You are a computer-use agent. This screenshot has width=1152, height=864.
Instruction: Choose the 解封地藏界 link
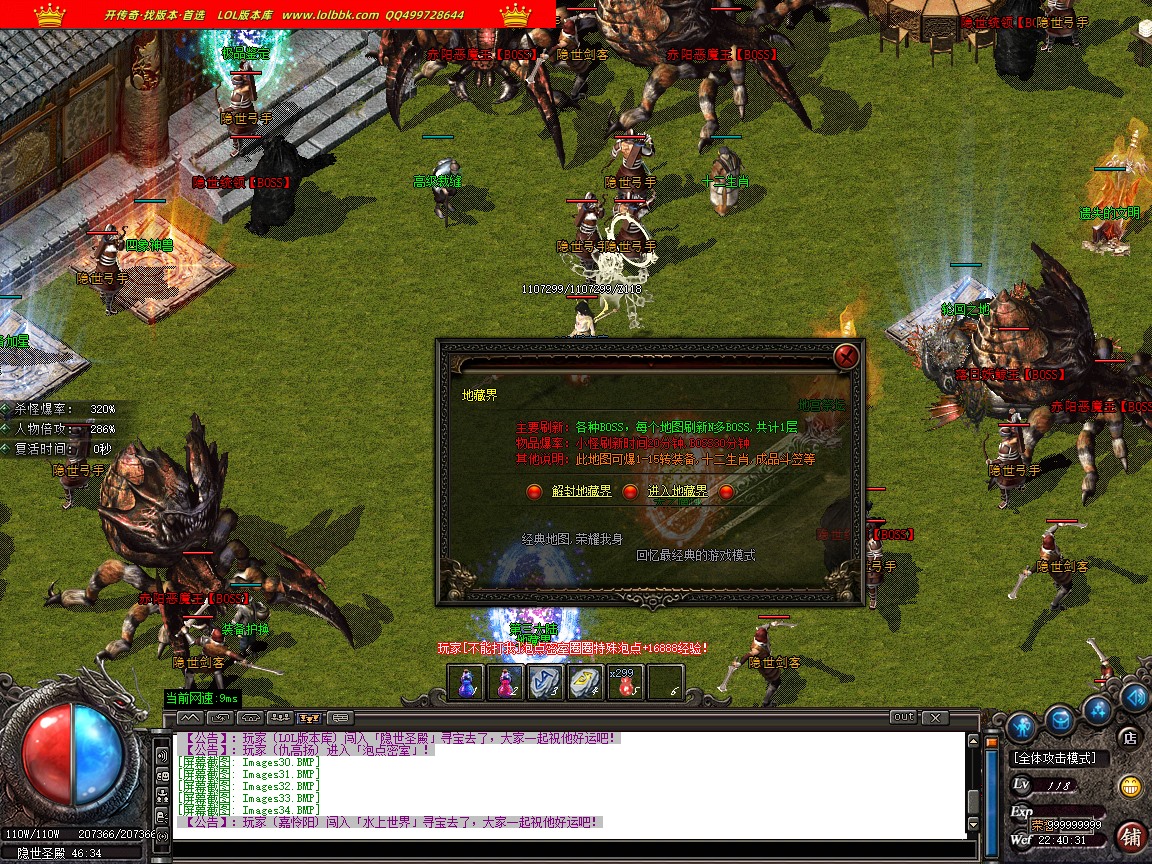click(x=581, y=491)
